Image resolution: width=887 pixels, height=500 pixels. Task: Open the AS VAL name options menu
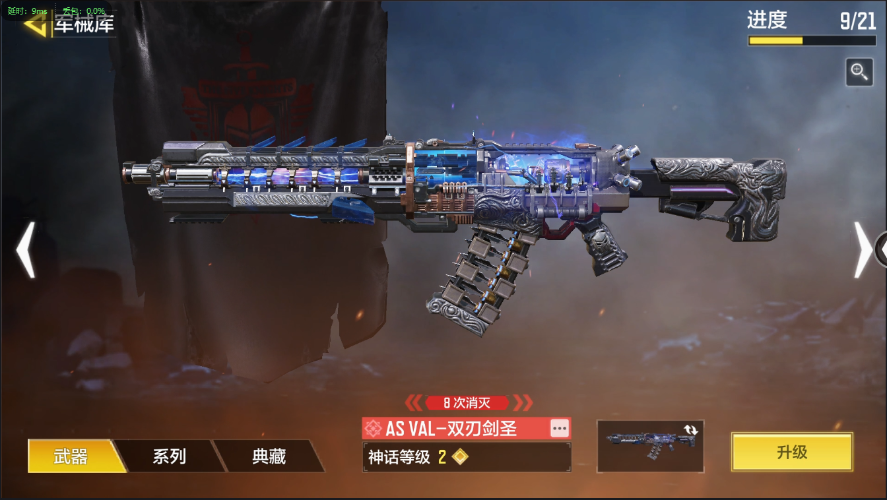tap(560, 428)
